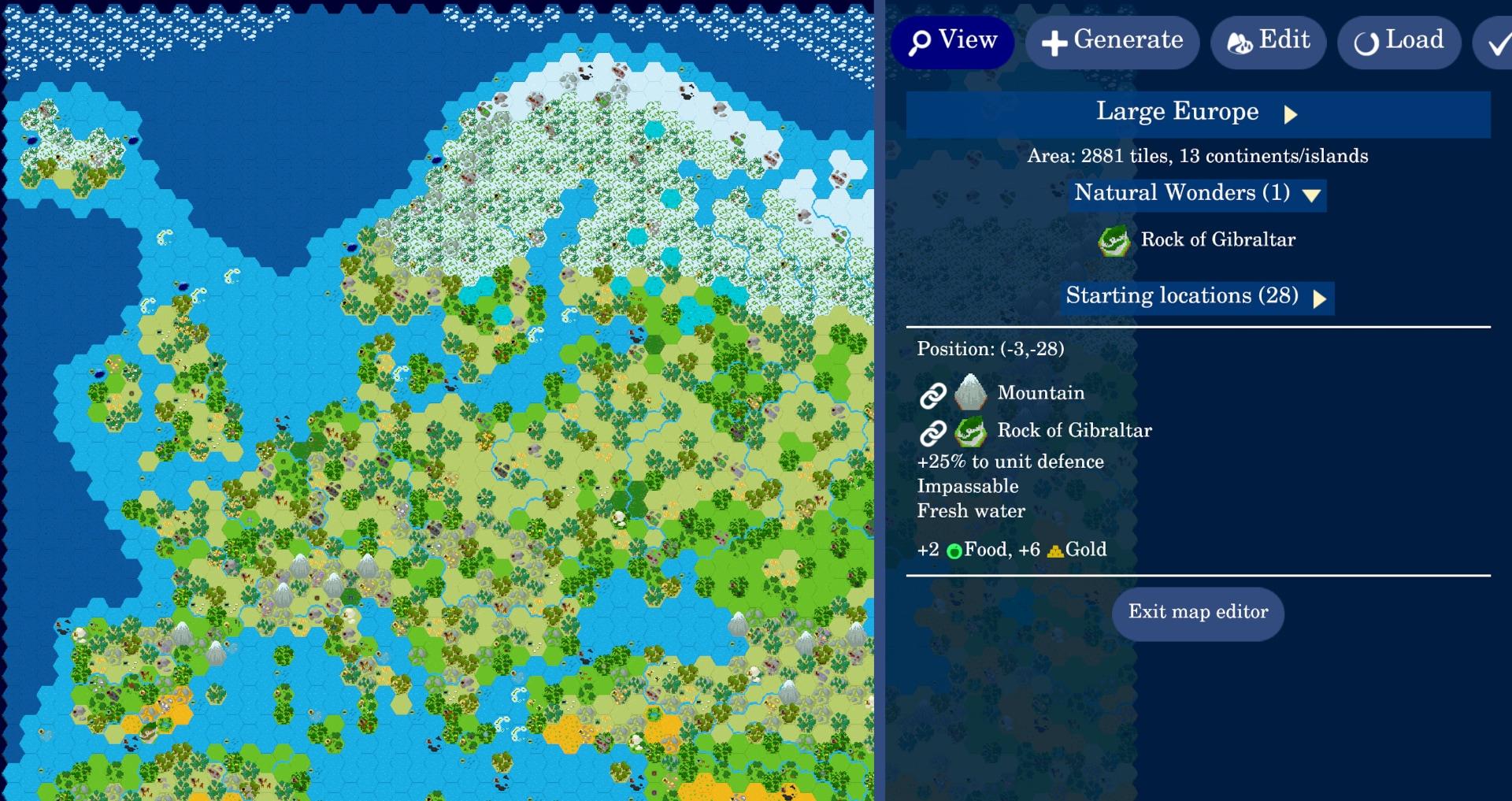Open the Generate map tab
Image resolution: width=1512 pixels, height=801 pixels.
(1112, 42)
